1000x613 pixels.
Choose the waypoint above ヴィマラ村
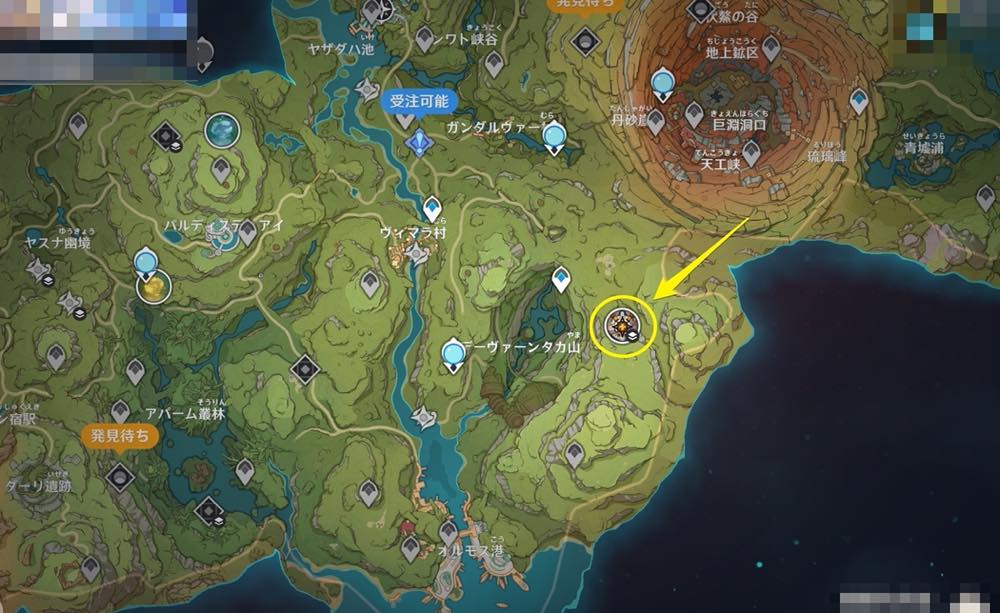(x=432, y=208)
